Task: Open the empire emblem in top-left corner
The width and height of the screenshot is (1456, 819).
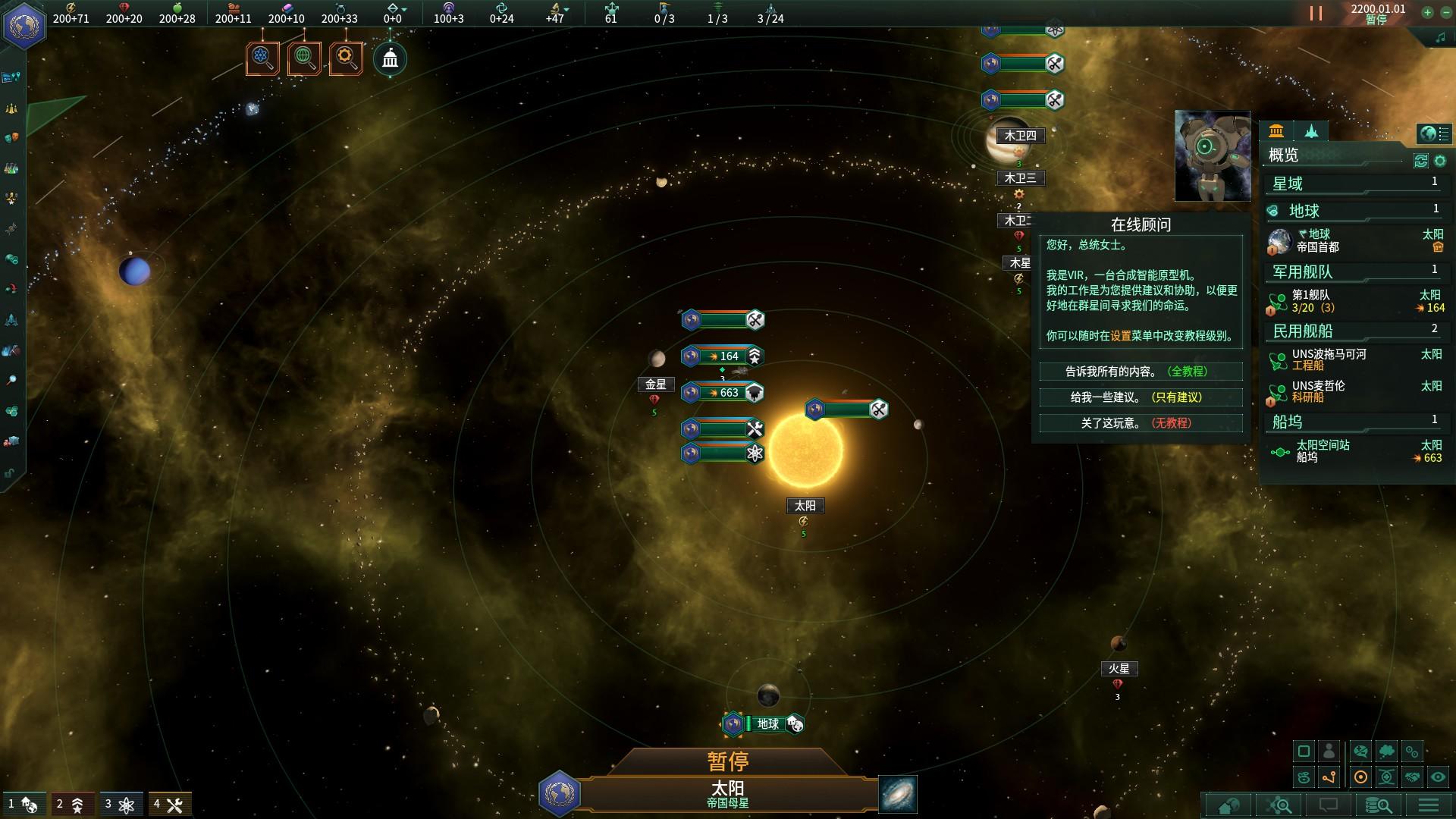Action: coord(25,25)
